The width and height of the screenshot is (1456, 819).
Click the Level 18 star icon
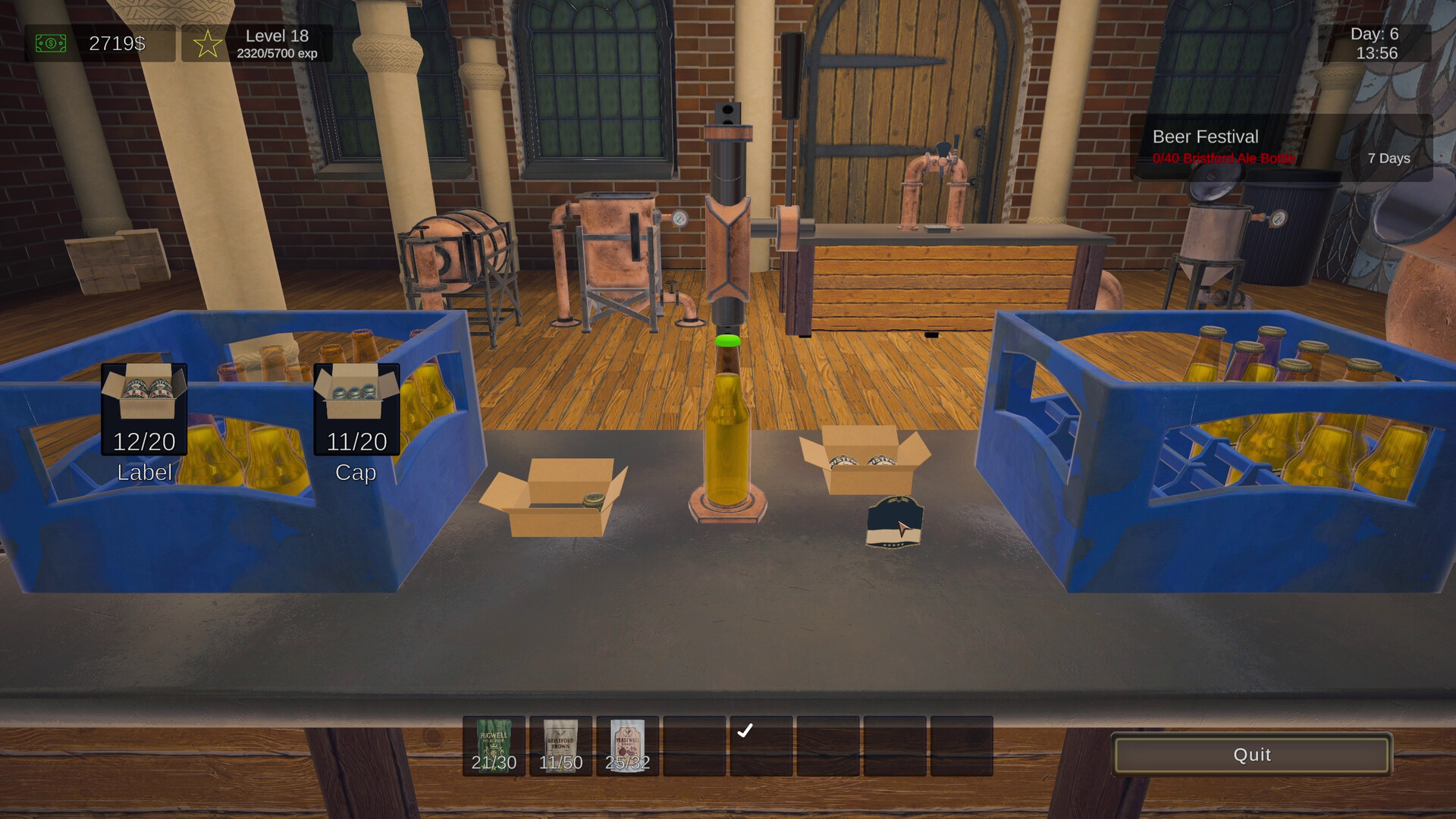[206, 43]
